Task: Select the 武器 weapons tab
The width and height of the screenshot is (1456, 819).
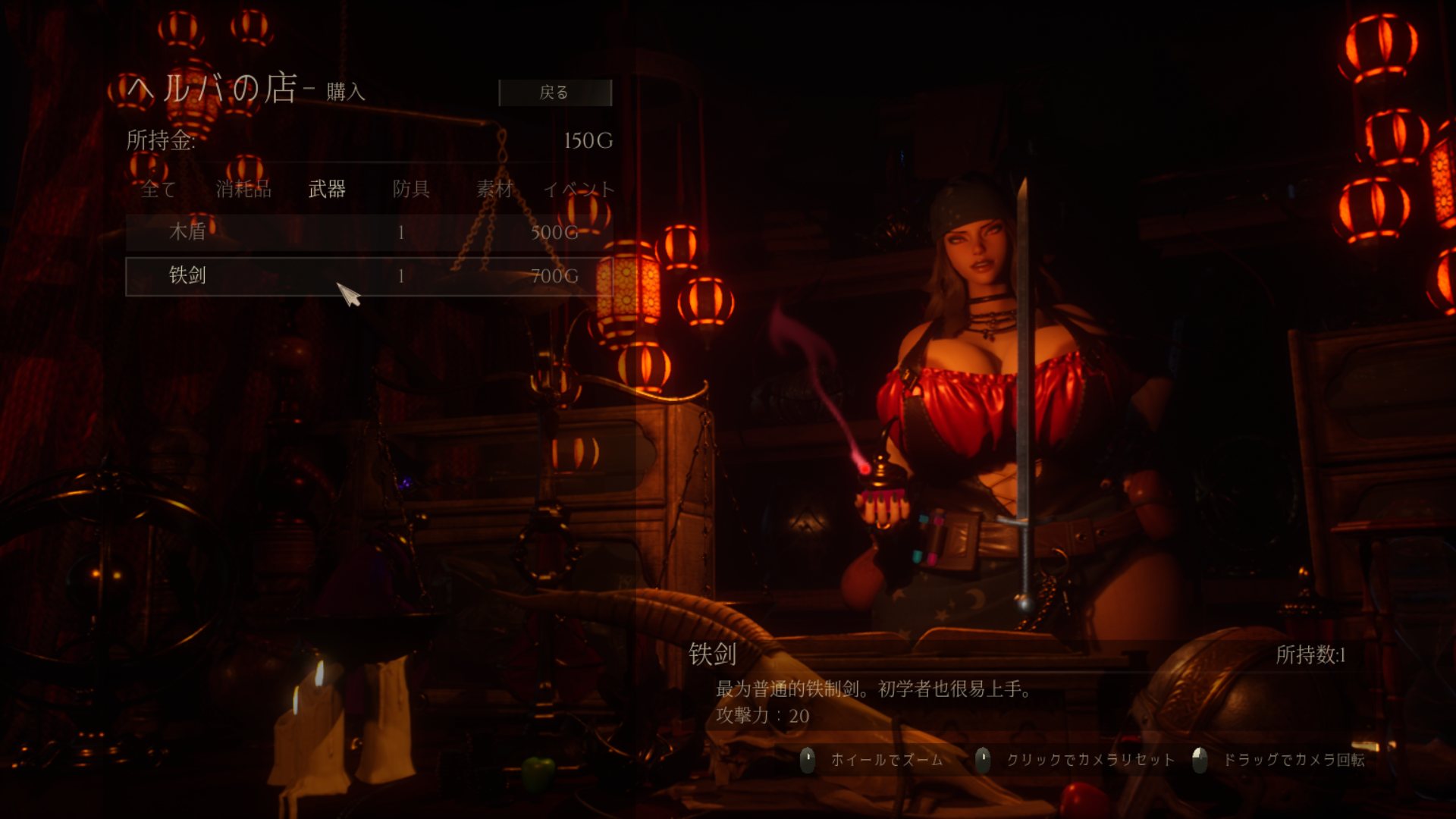Action: point(327,189)
